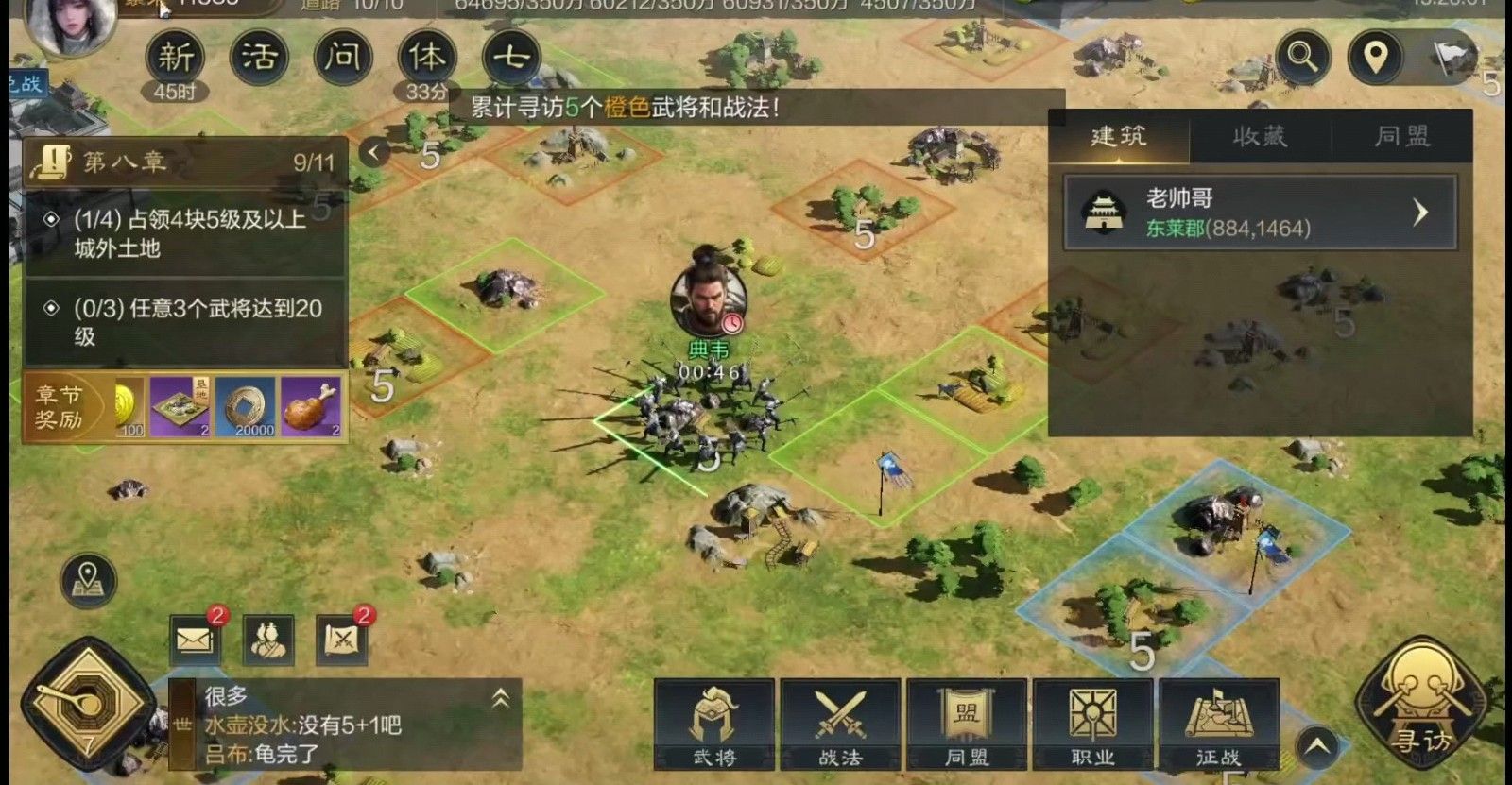Switch to the 收藏 tab
The width and height of the screenshot is (1512, 785).
1260,137
